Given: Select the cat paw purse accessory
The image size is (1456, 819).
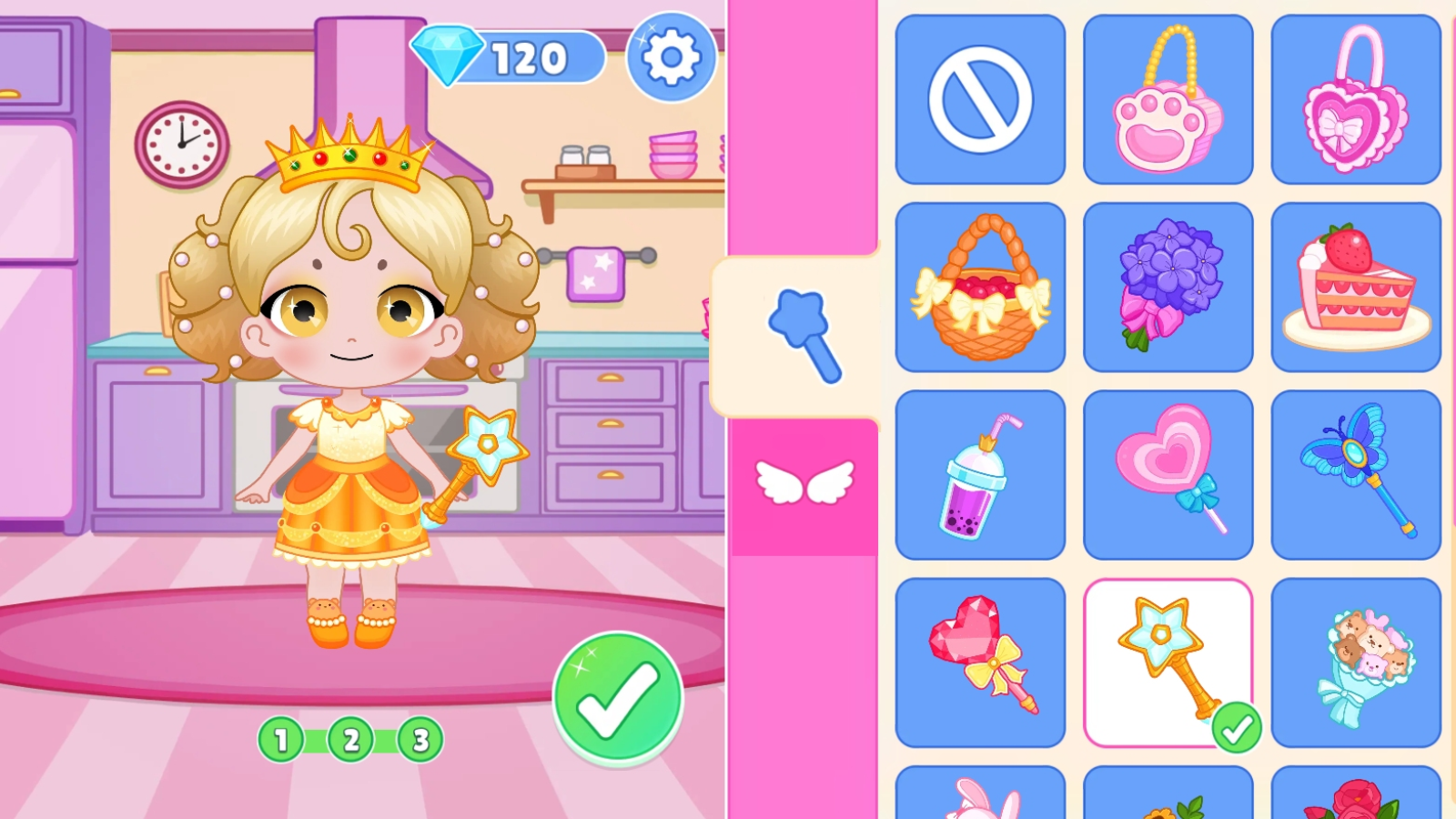Looking at the screenshot, I should [x=1168, y=98].
